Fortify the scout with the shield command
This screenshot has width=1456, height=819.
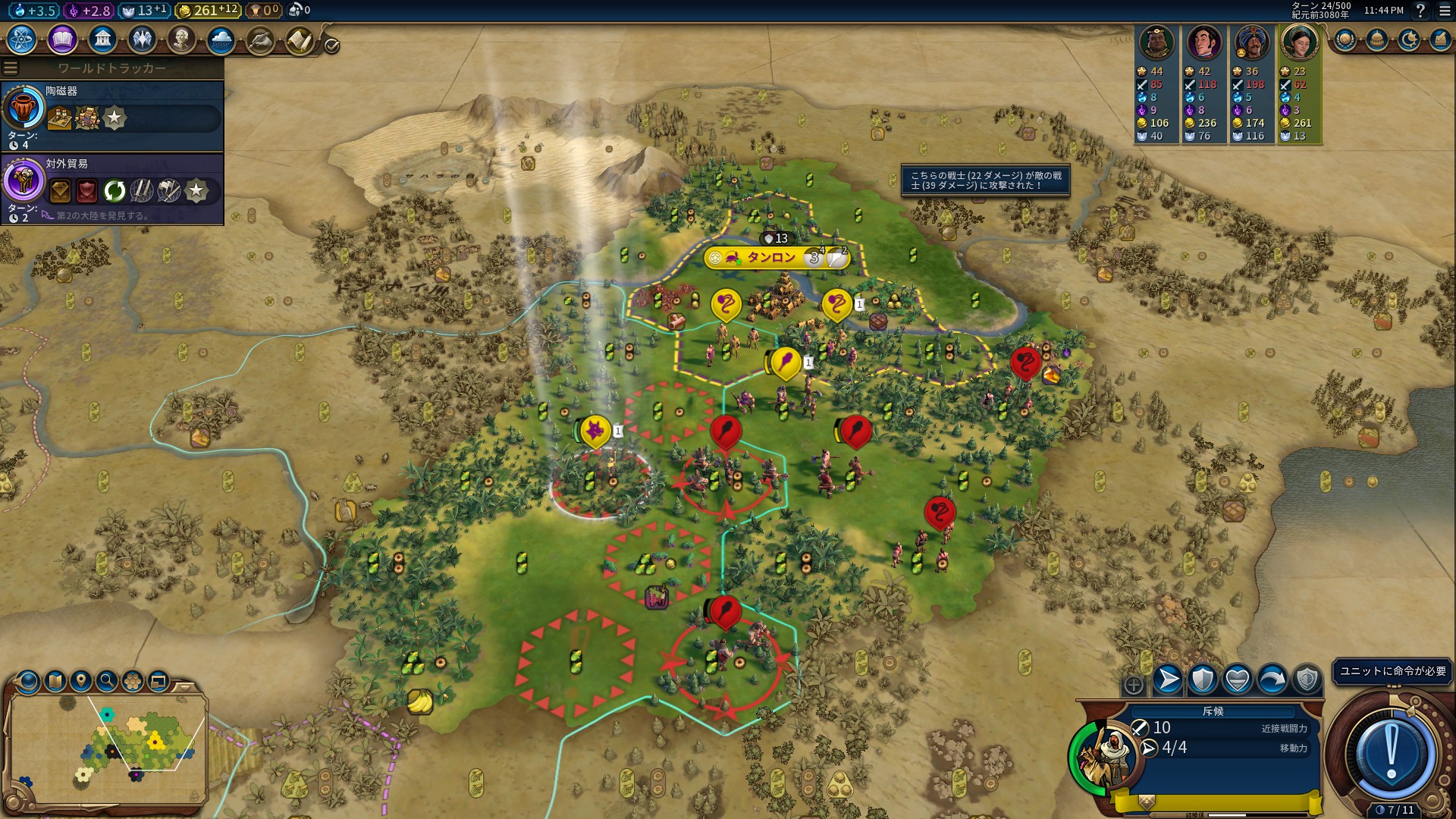(x=1203, y=679)
